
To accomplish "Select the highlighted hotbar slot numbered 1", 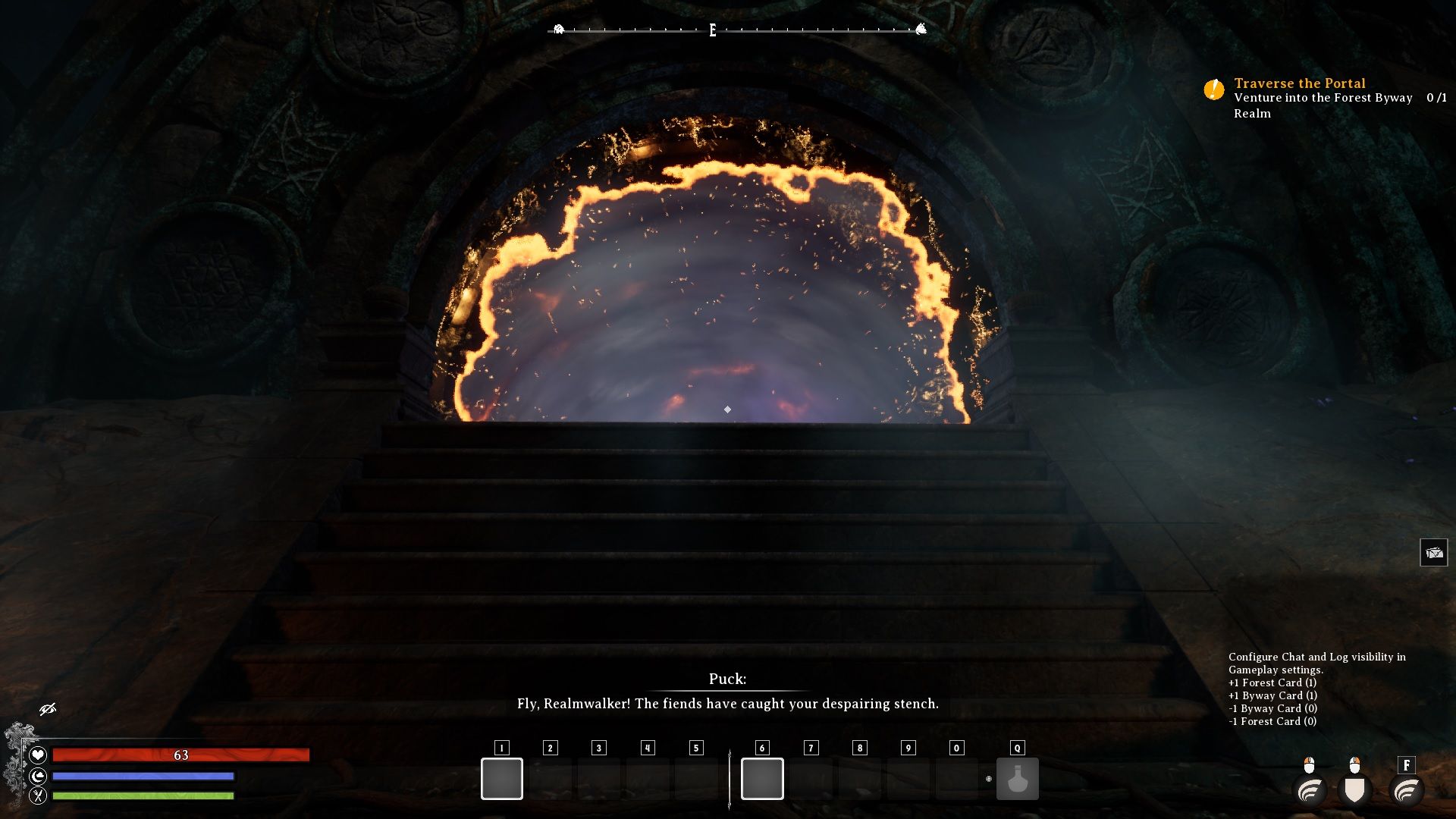I will point(502,779).
